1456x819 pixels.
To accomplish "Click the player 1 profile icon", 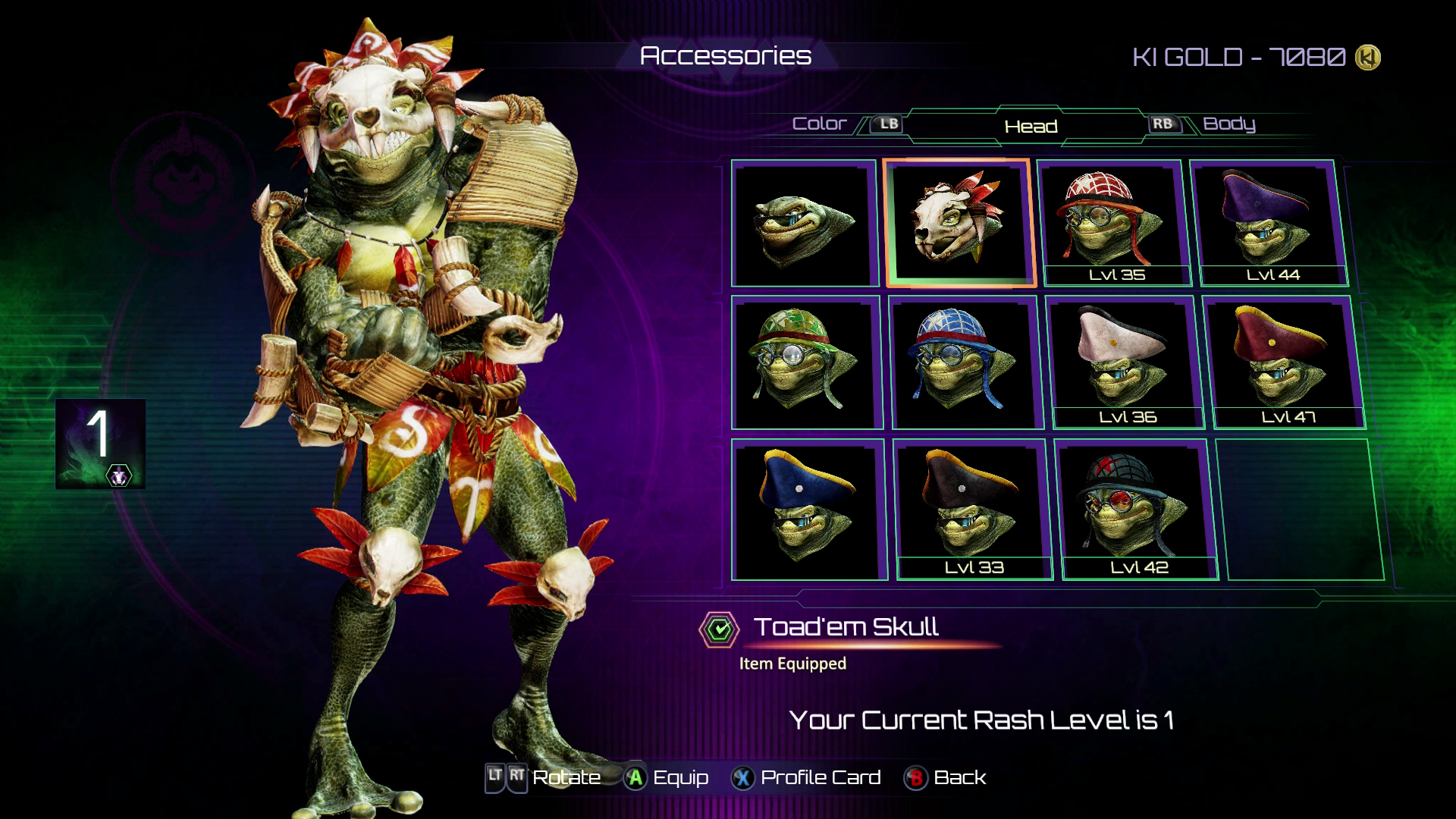I will 100,444.
